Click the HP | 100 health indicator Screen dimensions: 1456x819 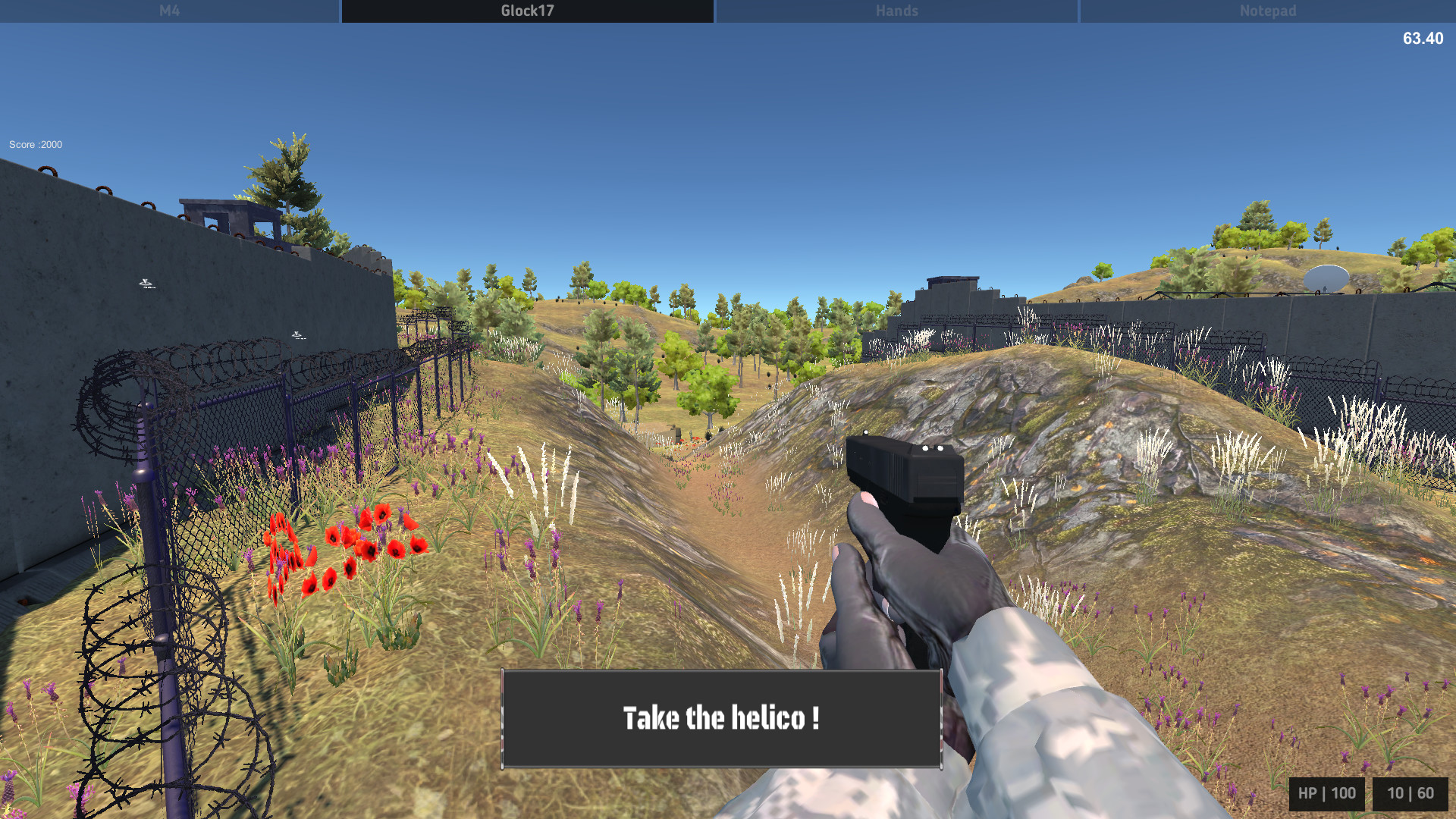pyautogui.click(x=1326, y=792)
